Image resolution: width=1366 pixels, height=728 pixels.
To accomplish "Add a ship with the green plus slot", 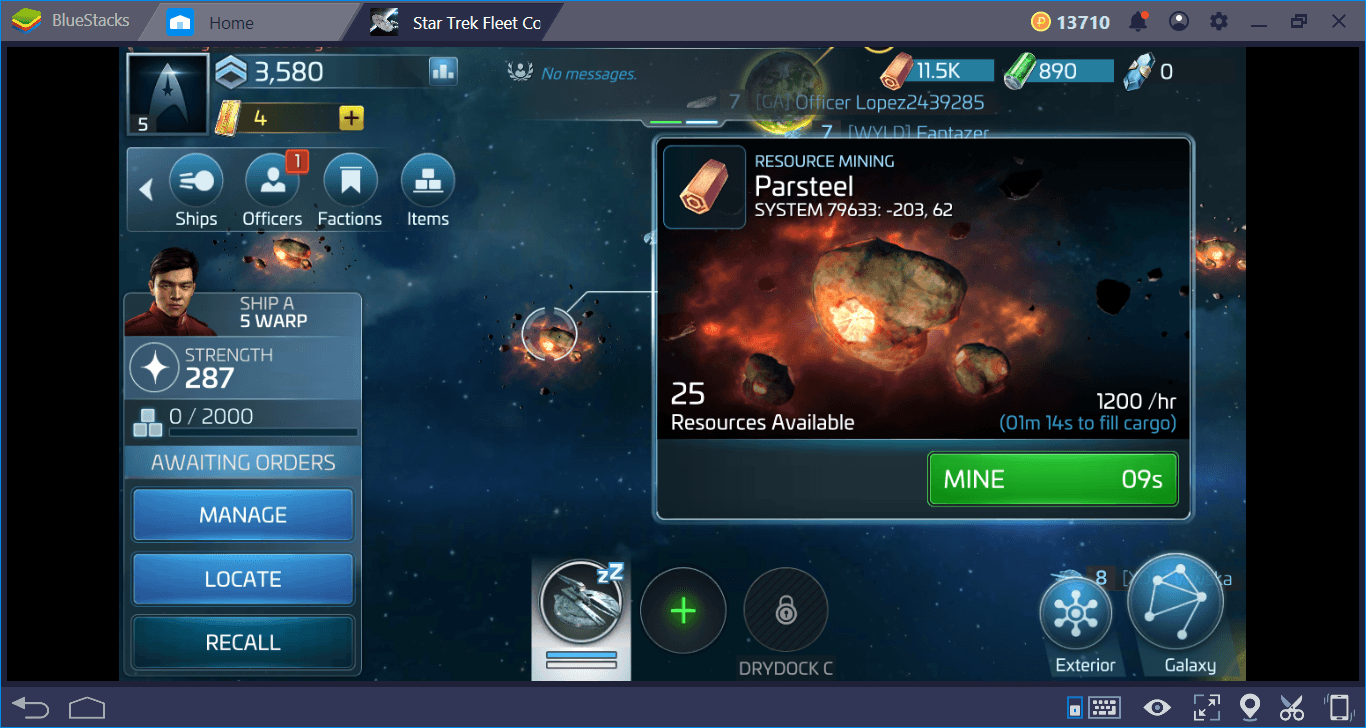I will point(683,610).
